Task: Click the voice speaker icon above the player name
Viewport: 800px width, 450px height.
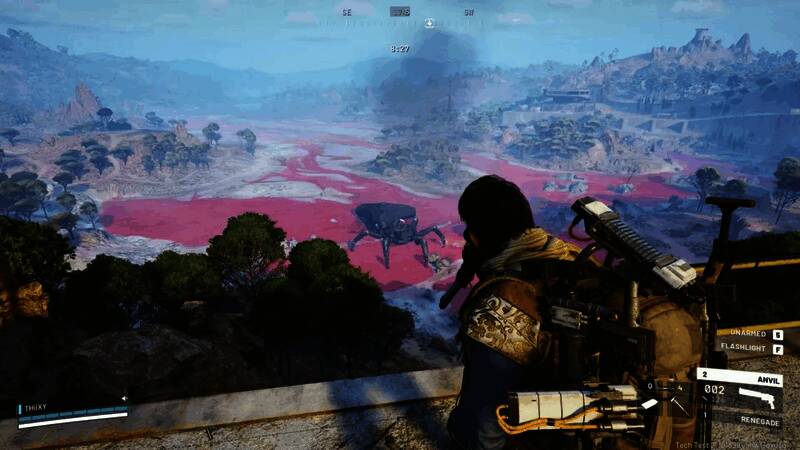Action: pyautogui.click(x=124, y=398)
